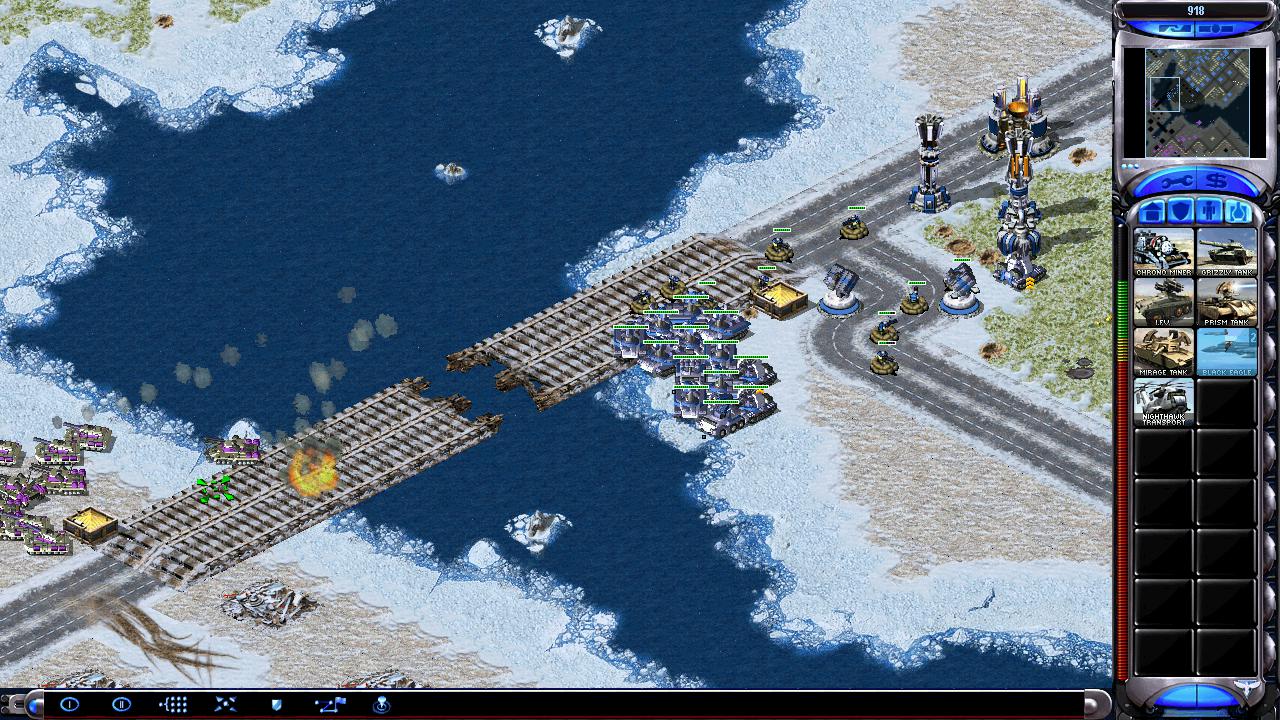Order a Nighthawk Transport
This screenshot has width=1280, height=720.
point(1163,402)
